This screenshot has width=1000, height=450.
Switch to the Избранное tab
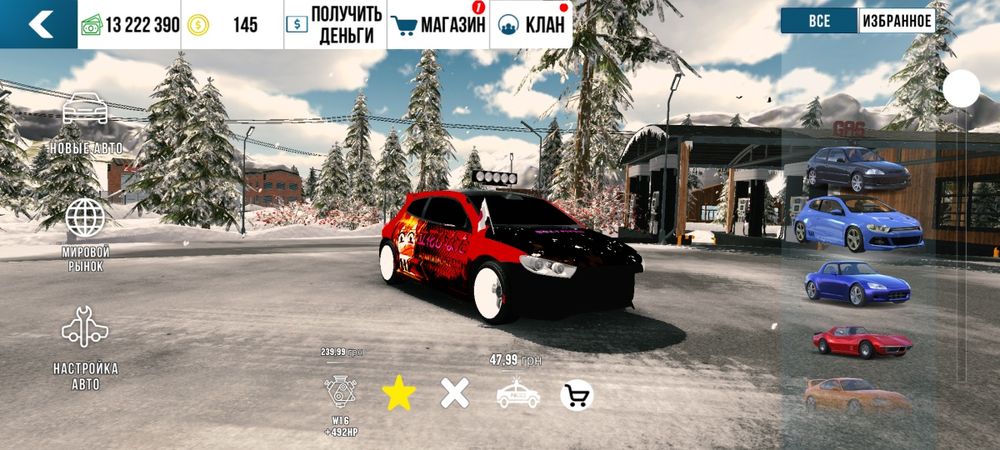click(896, 21)
